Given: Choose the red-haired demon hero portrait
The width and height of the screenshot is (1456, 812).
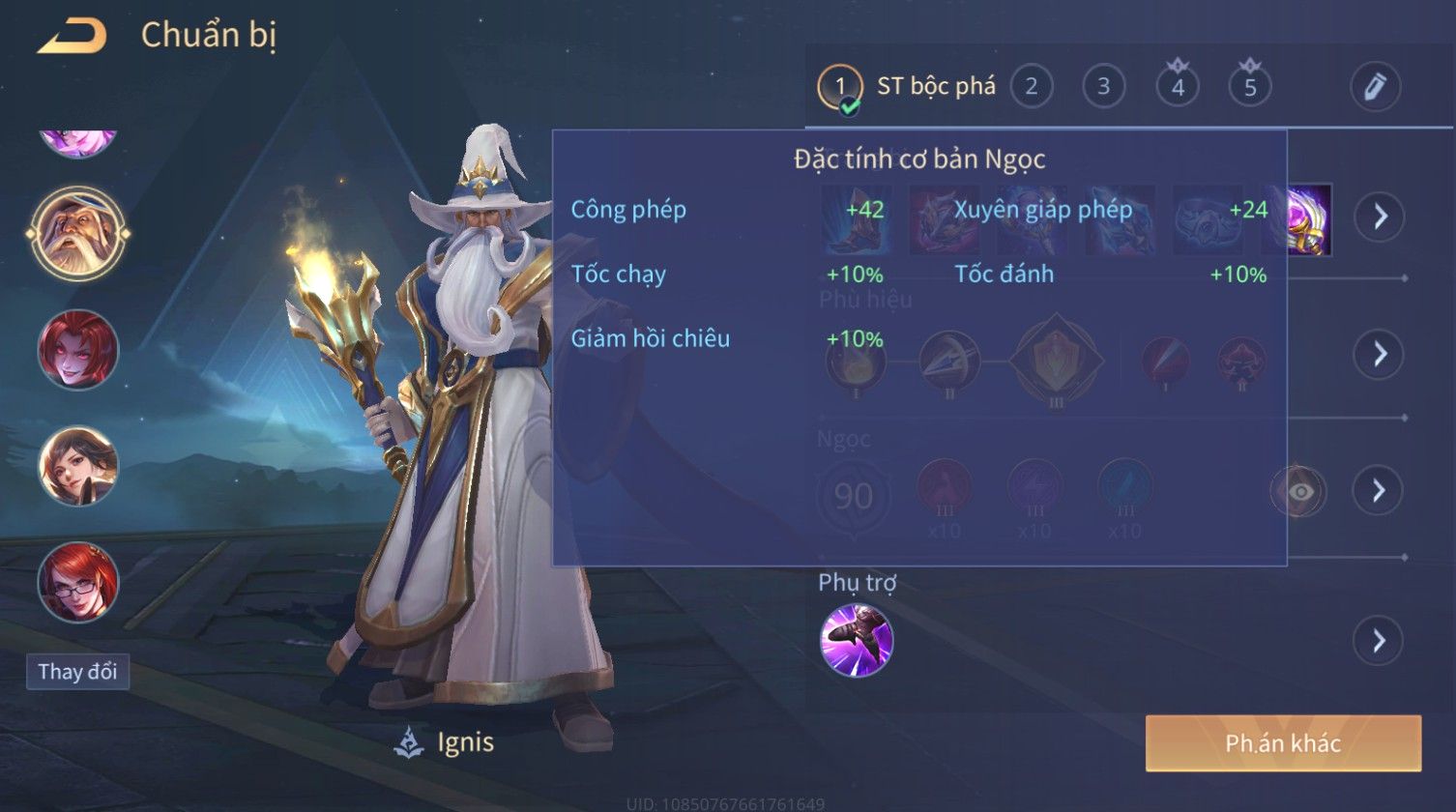Looking at the screenshot, I should click(x=78, y=350).
